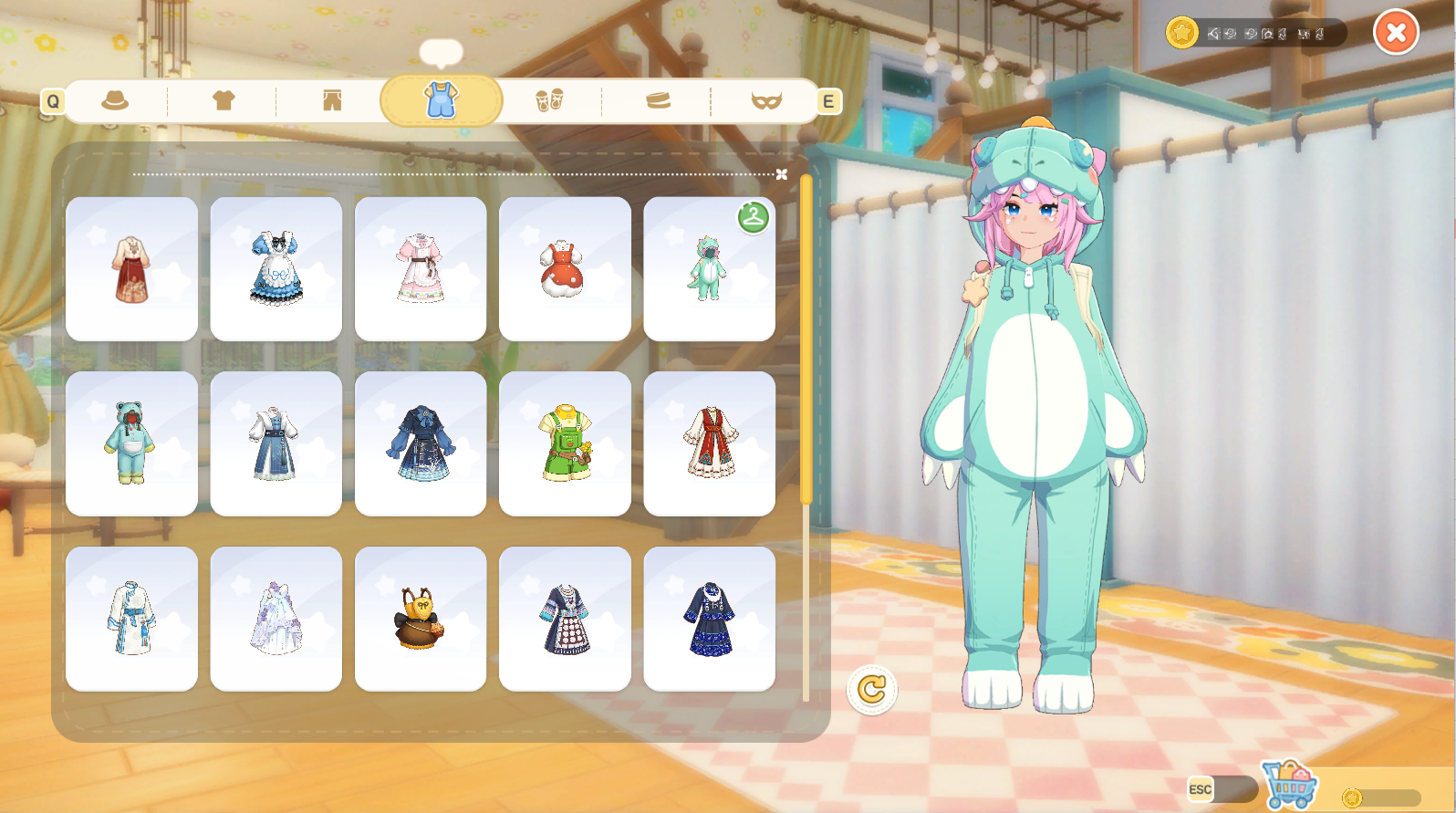The height and width of the screenshot is (813, 1456).
Task: Open the mask accessories tab
Action: (766, 100)
